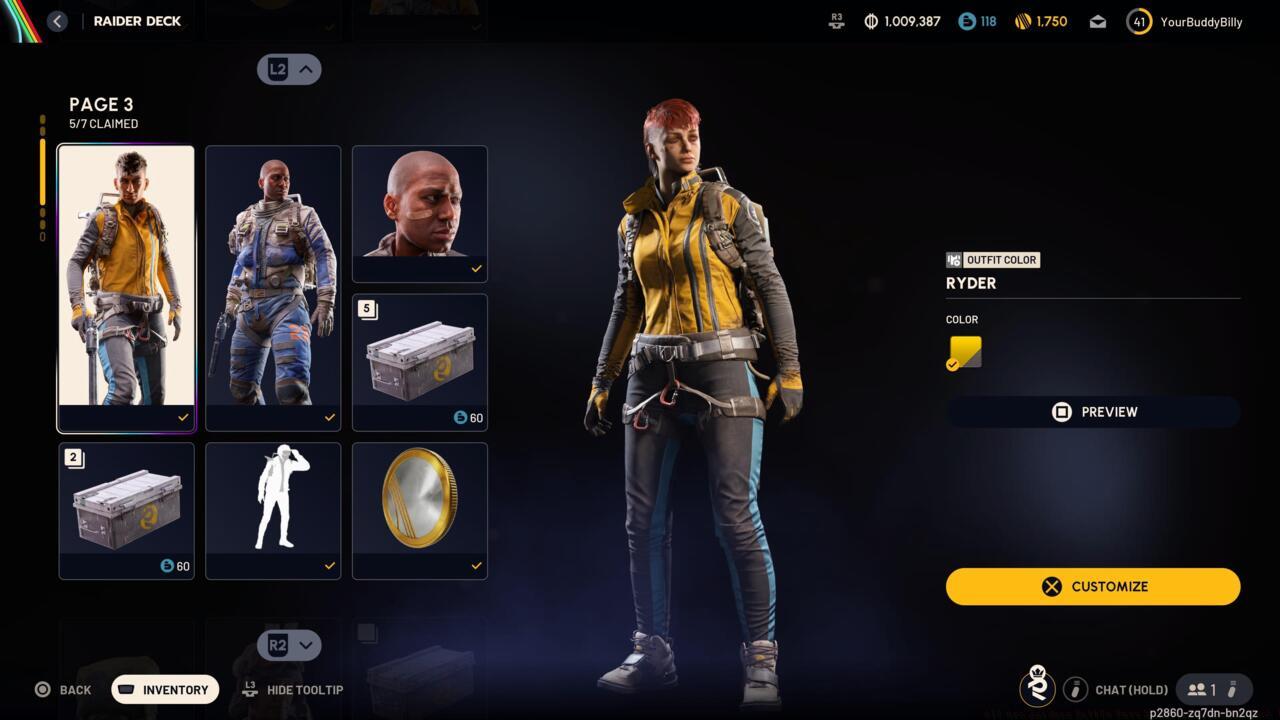This screenshot has width=1280, height=720.
Task: Click the Preview button
Action: 1092,411
